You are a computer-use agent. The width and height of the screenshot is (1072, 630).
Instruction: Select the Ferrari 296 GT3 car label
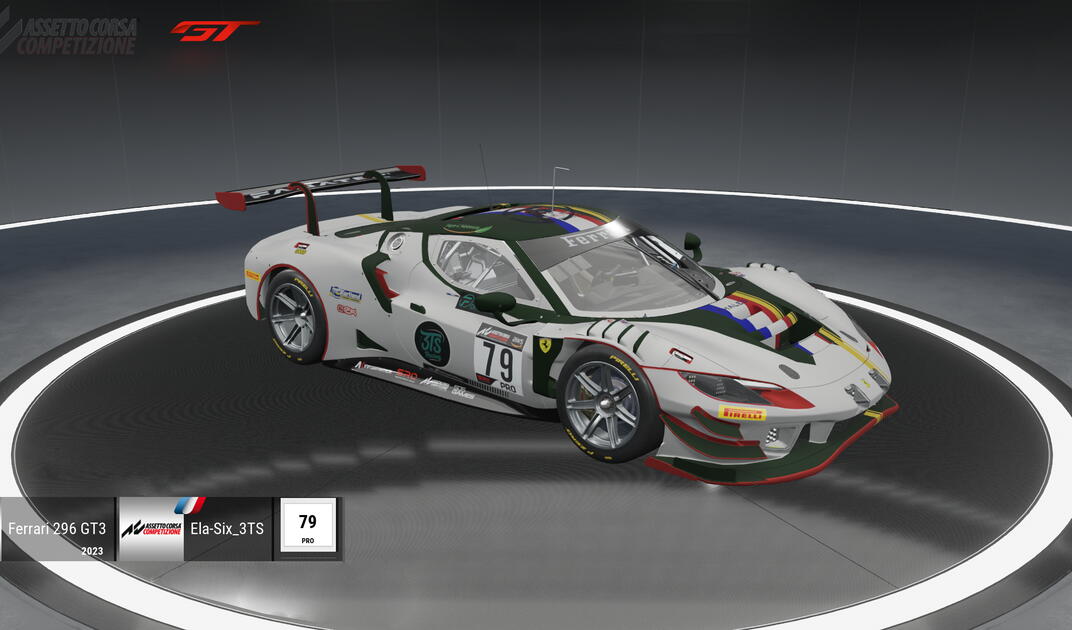(x=57, y=528)
